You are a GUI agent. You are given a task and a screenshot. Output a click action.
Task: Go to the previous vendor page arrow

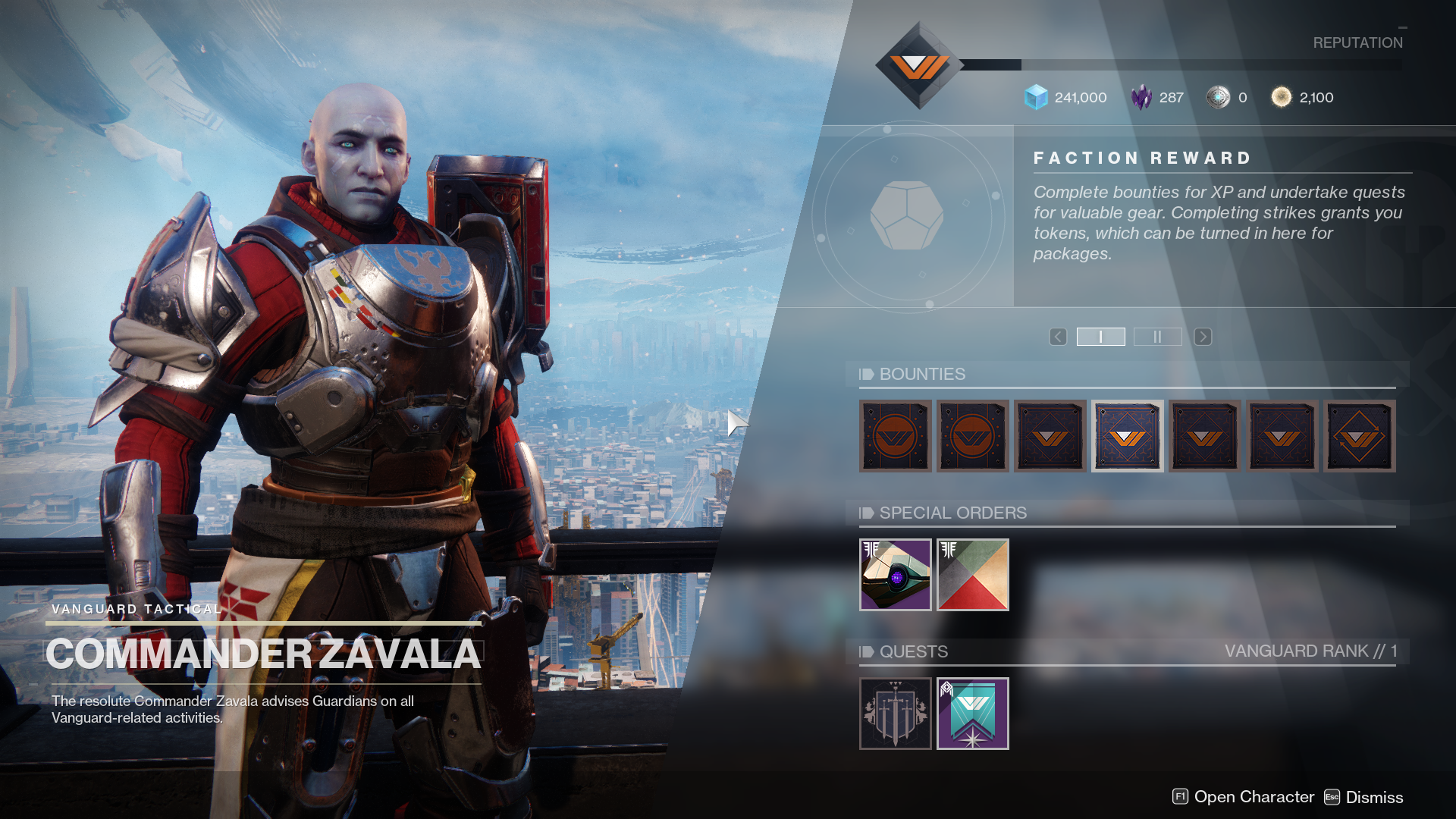(1058, 337)
